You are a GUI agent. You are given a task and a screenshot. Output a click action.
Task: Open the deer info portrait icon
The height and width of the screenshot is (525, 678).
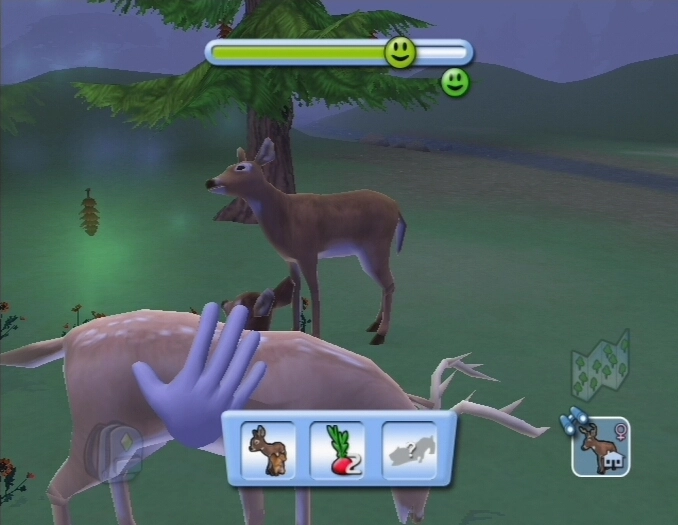tap(601, 446)
